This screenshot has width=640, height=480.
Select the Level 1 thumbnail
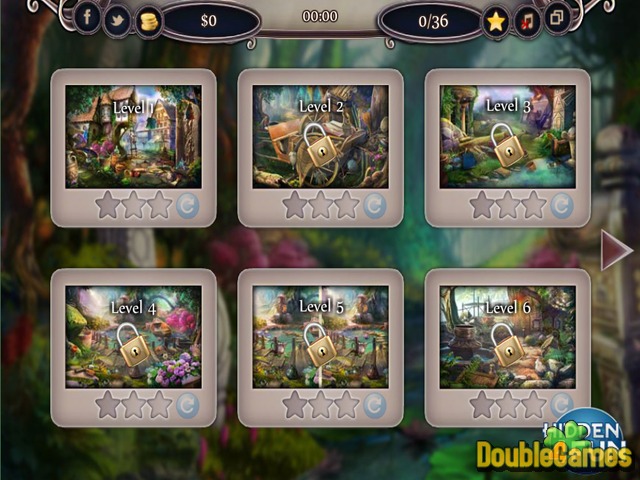pyautogui.click(x=133, y=136)
